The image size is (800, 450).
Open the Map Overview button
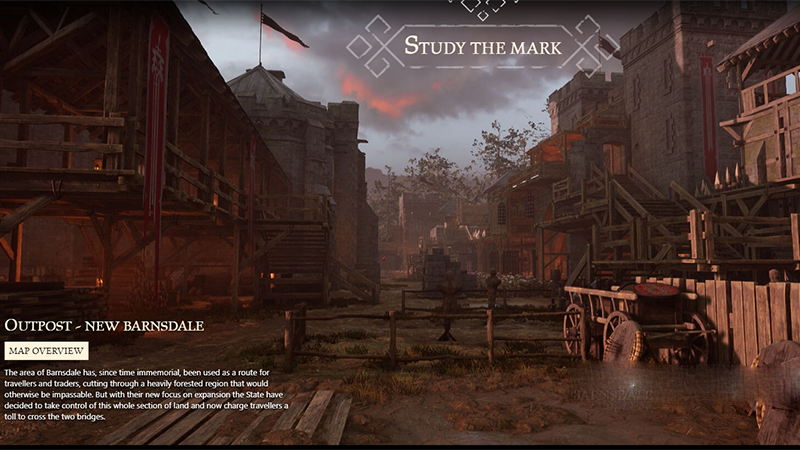[46, 351]
